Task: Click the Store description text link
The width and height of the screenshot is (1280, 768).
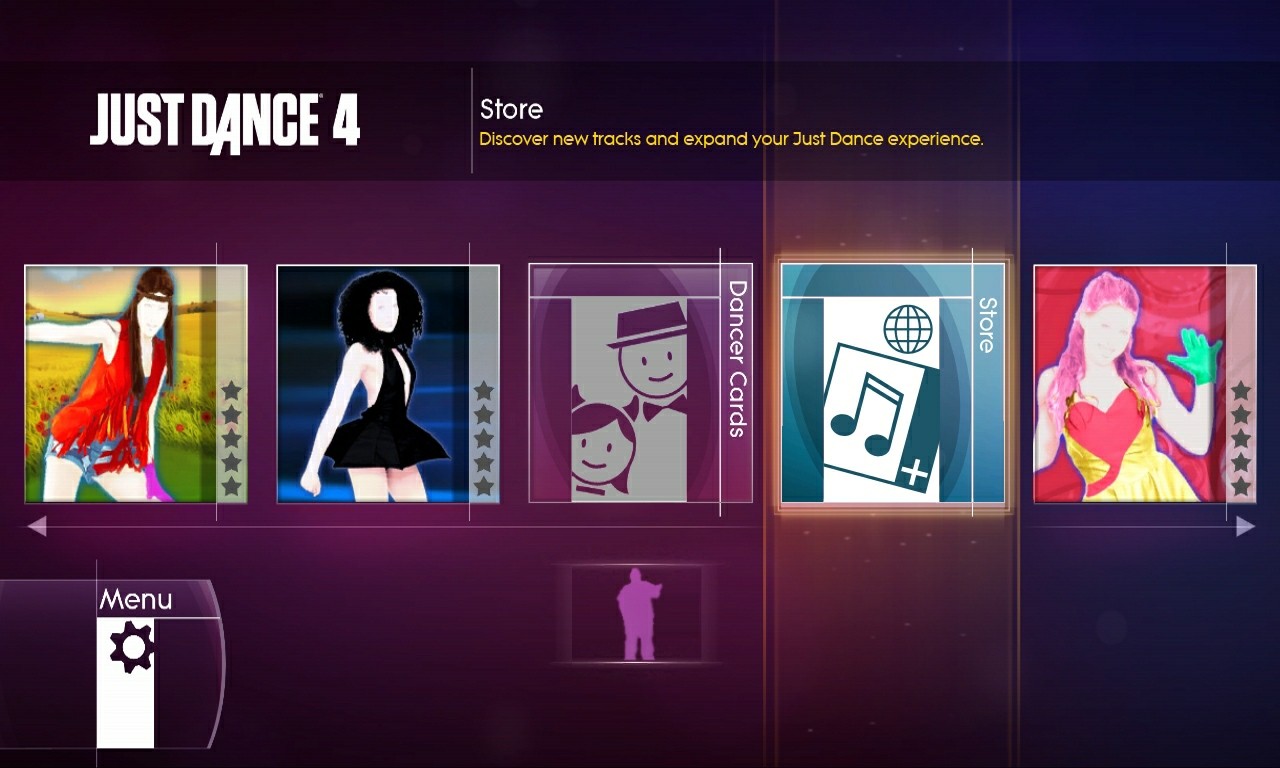Action: click(x=731, y=139)
